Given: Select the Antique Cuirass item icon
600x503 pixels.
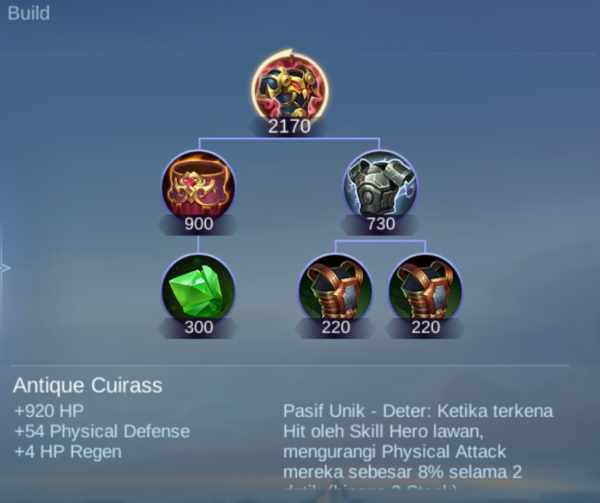Looking at the screenshot, I should [x=289, y=87].
